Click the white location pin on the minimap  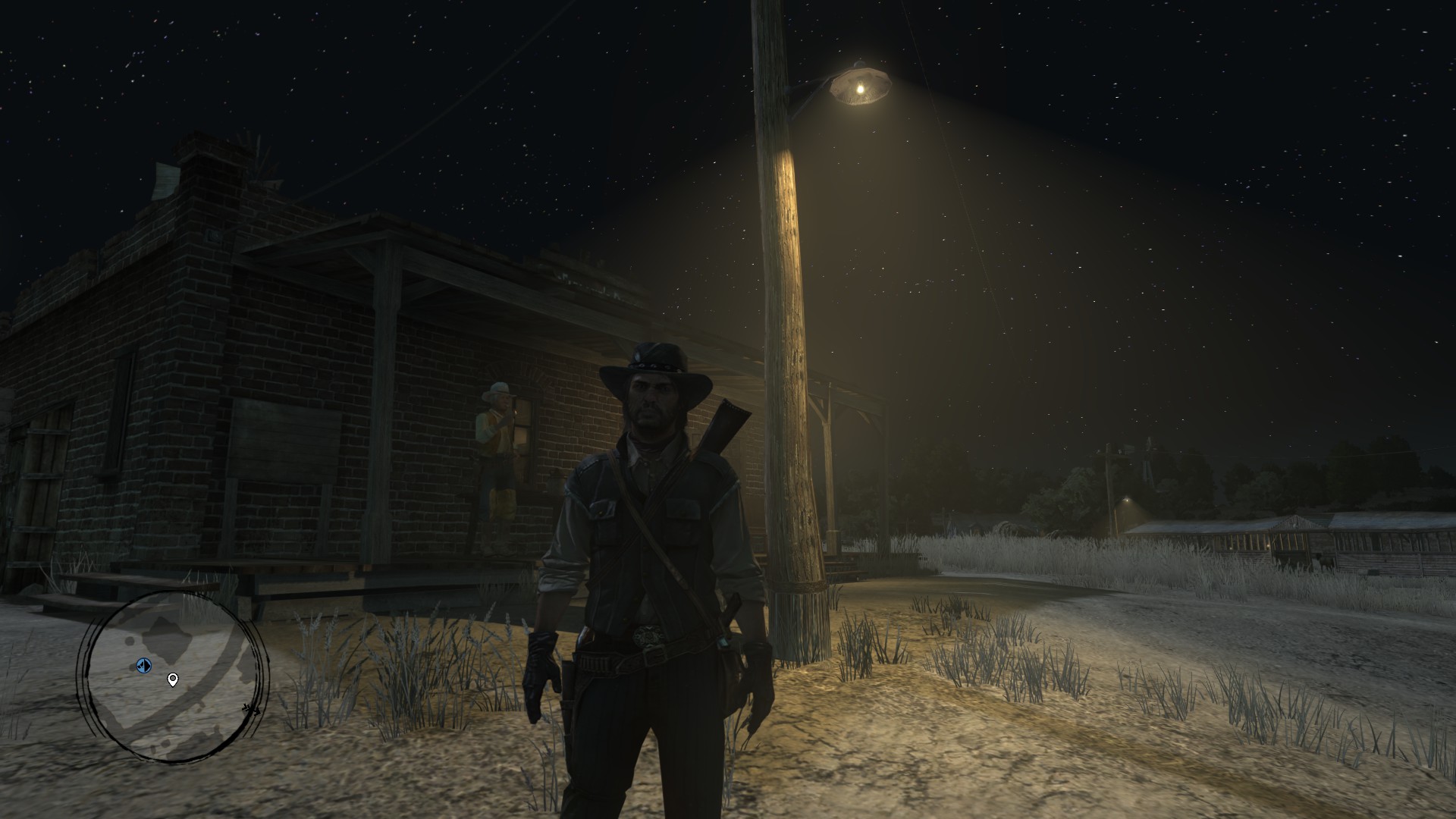coord(173,679)
